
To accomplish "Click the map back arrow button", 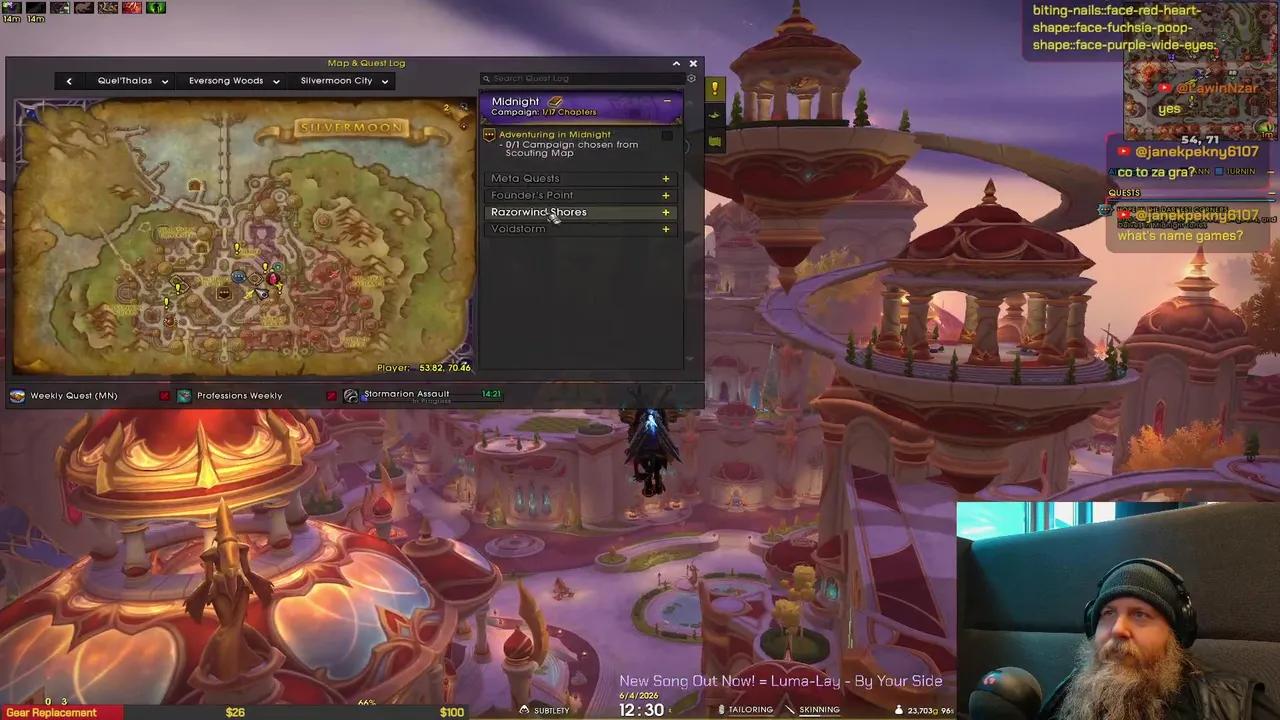I will (x=68, y=80).
